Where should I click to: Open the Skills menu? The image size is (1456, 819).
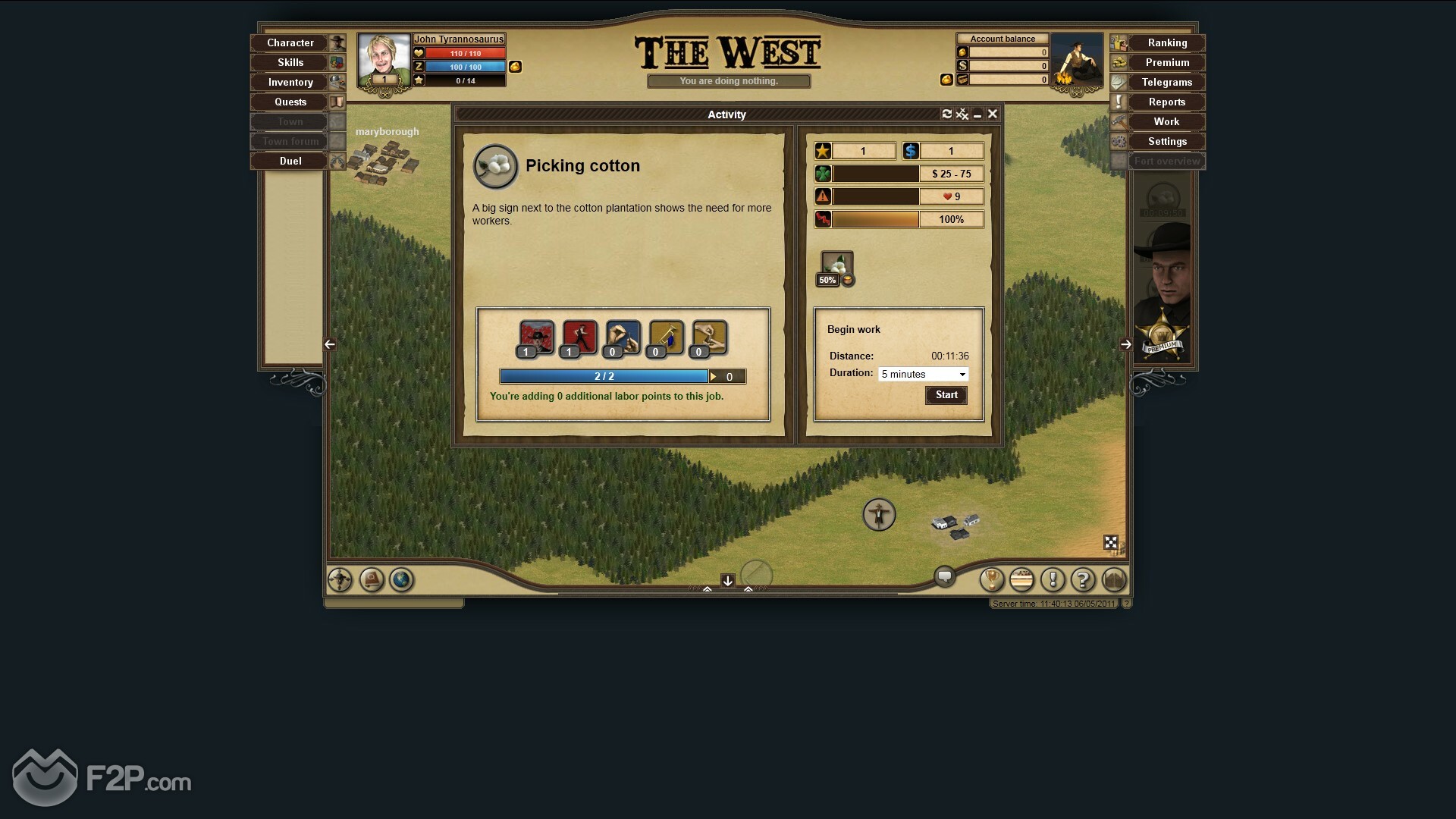[x=290, y=63]
